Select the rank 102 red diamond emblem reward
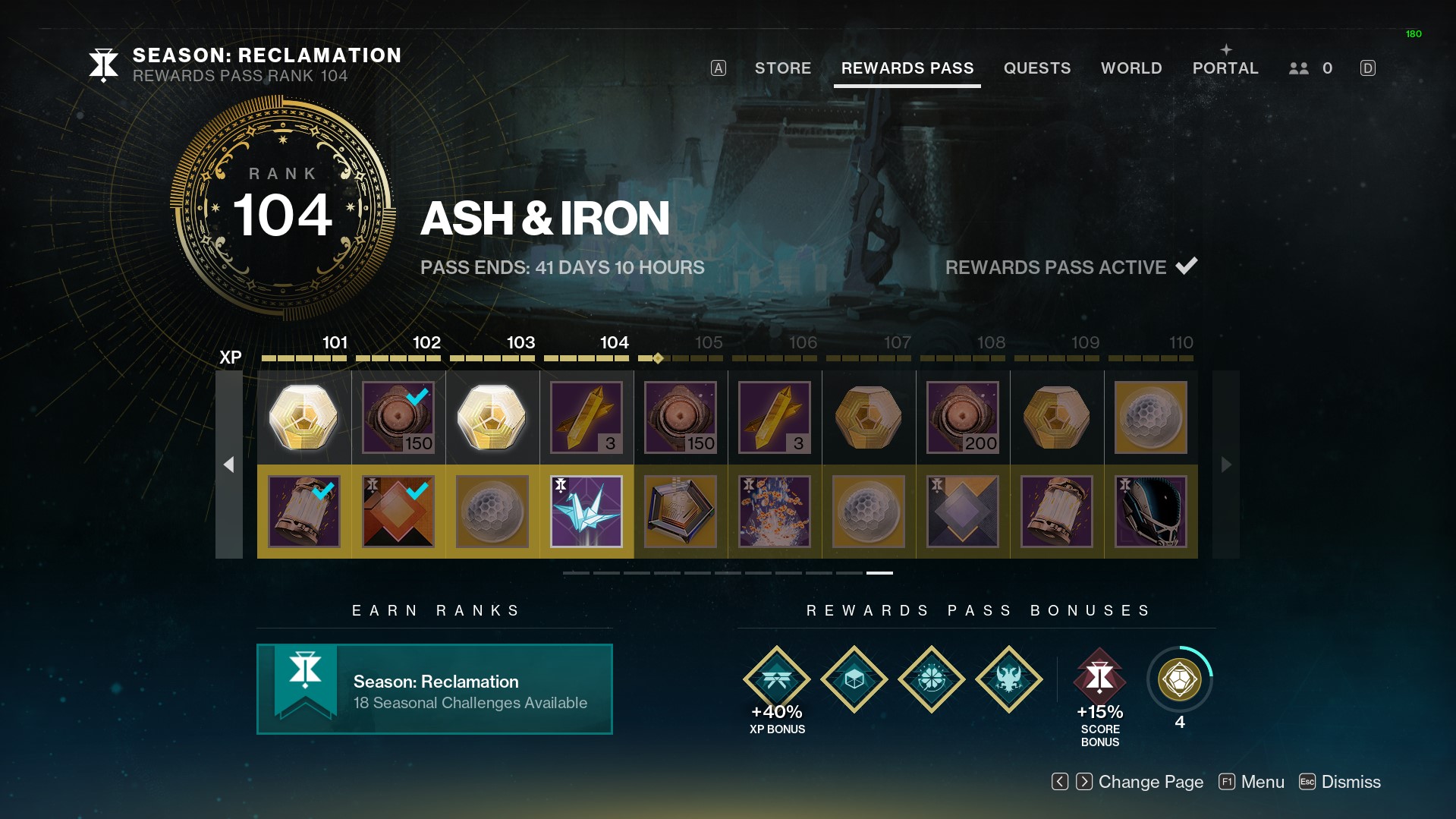 click(398, 512)
